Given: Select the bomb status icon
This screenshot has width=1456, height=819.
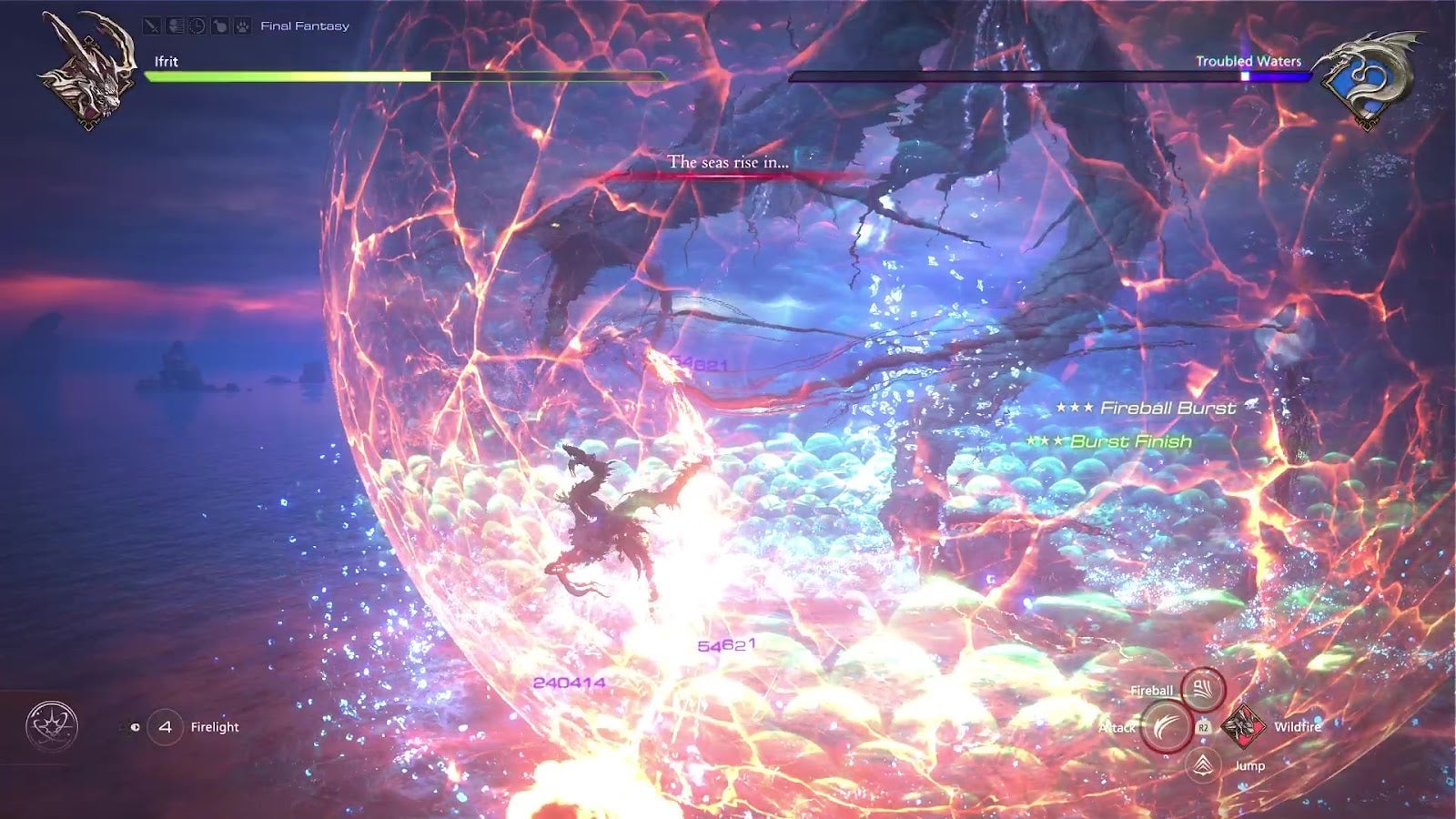Looking at the screenshot, I should 219,25.
